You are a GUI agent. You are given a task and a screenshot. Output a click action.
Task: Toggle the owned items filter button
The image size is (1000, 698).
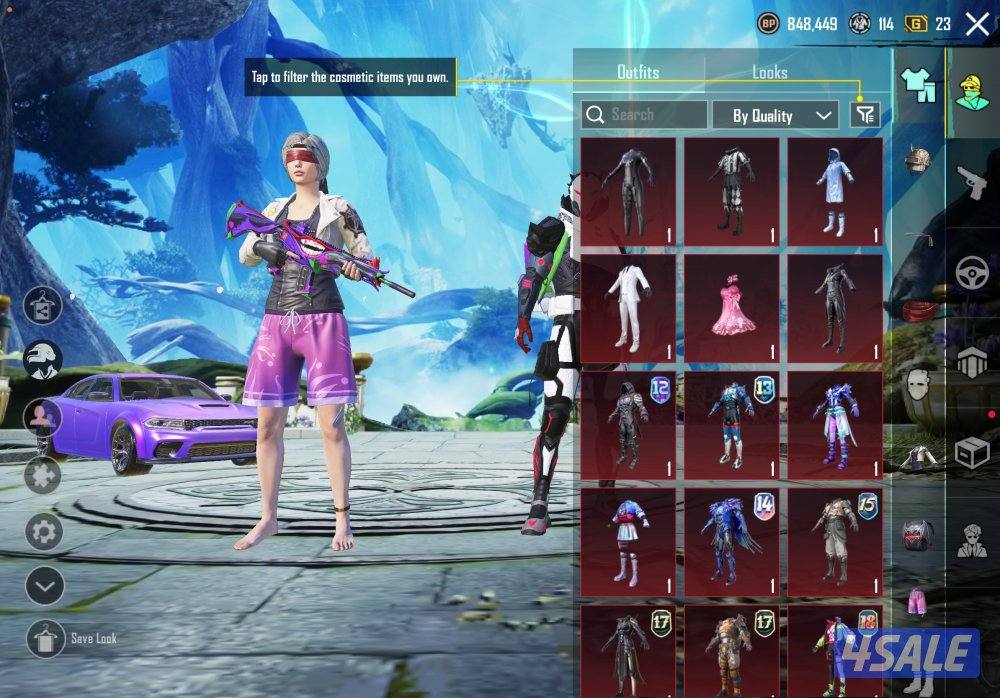[865, 115]
